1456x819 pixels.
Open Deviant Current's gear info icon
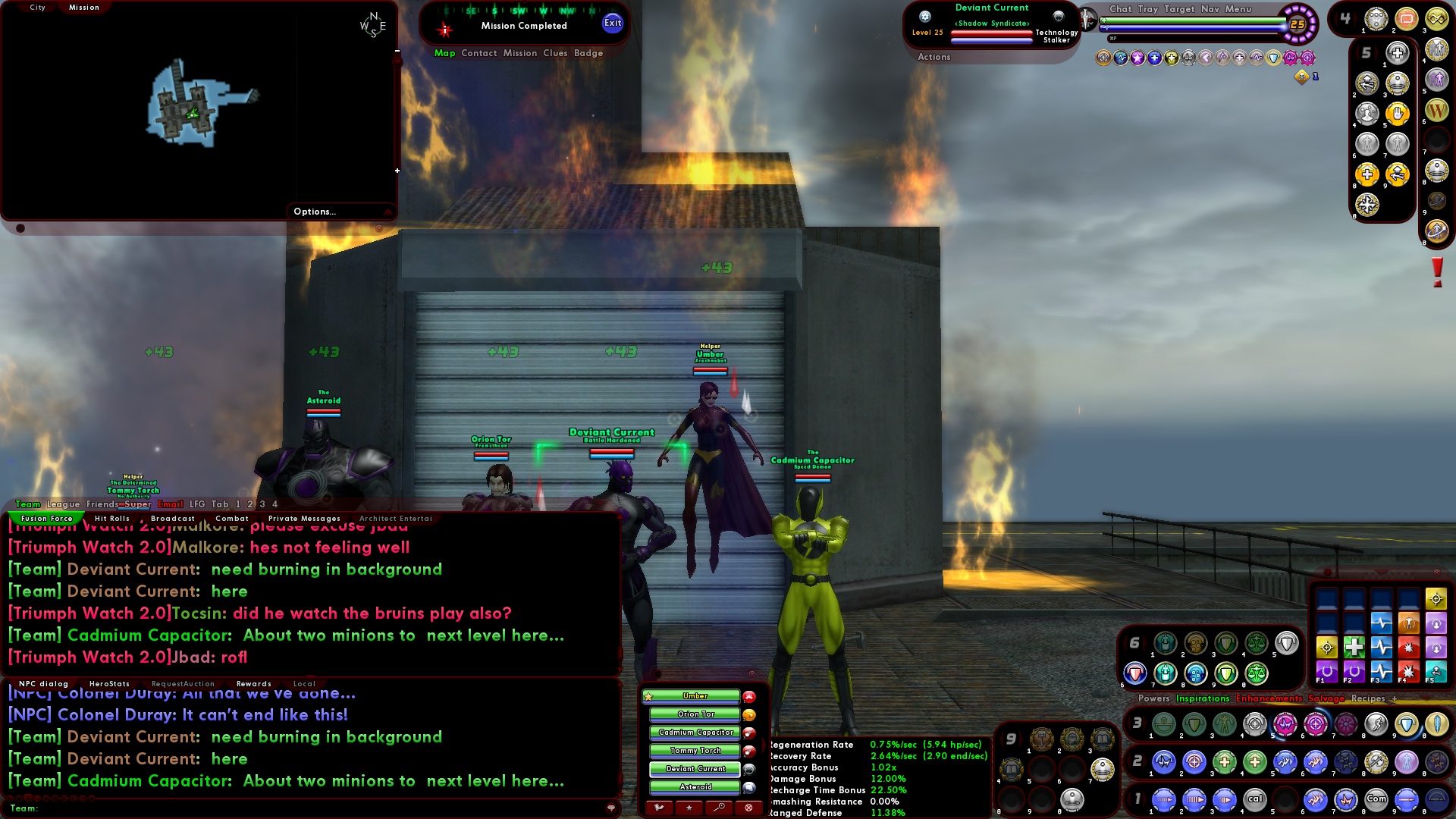(x=925, y=17)
